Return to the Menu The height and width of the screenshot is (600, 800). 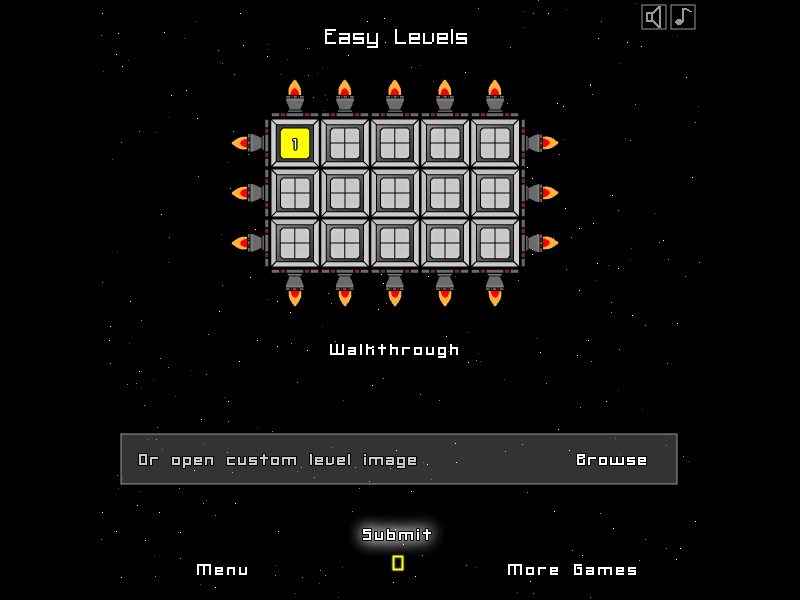[x=223, y=570]
